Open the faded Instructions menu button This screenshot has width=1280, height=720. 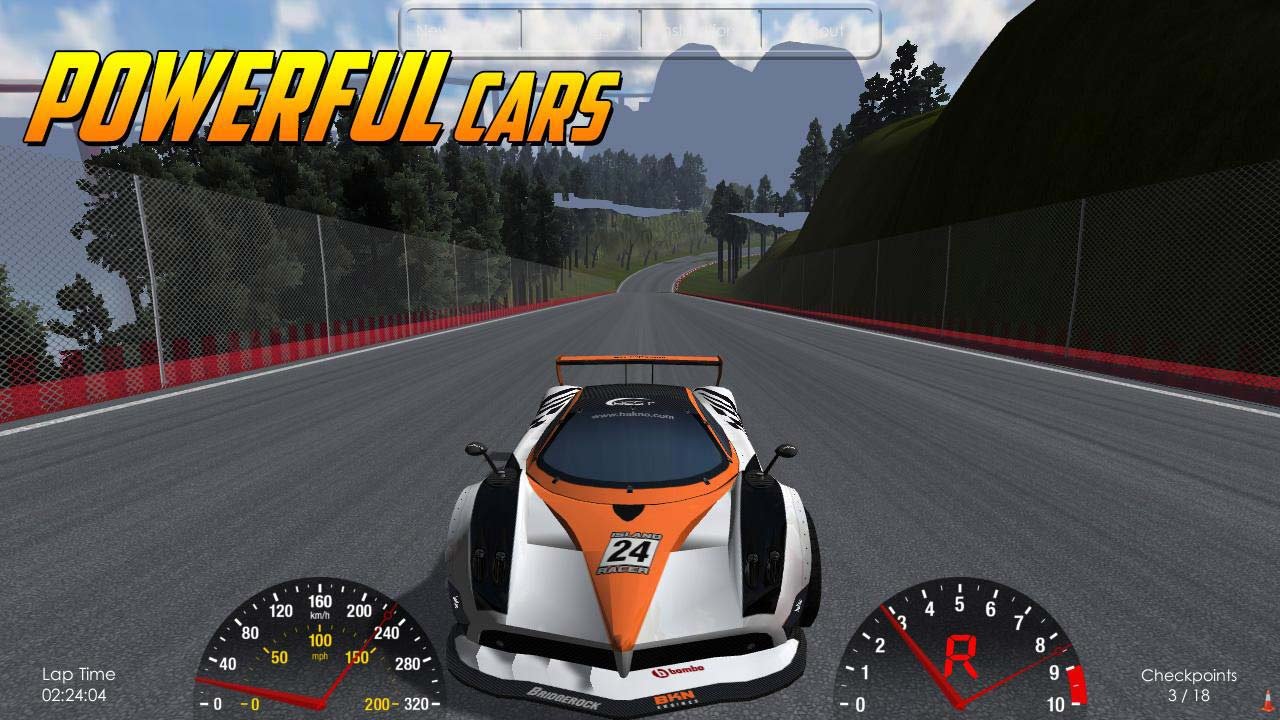(x=700, y=31)
